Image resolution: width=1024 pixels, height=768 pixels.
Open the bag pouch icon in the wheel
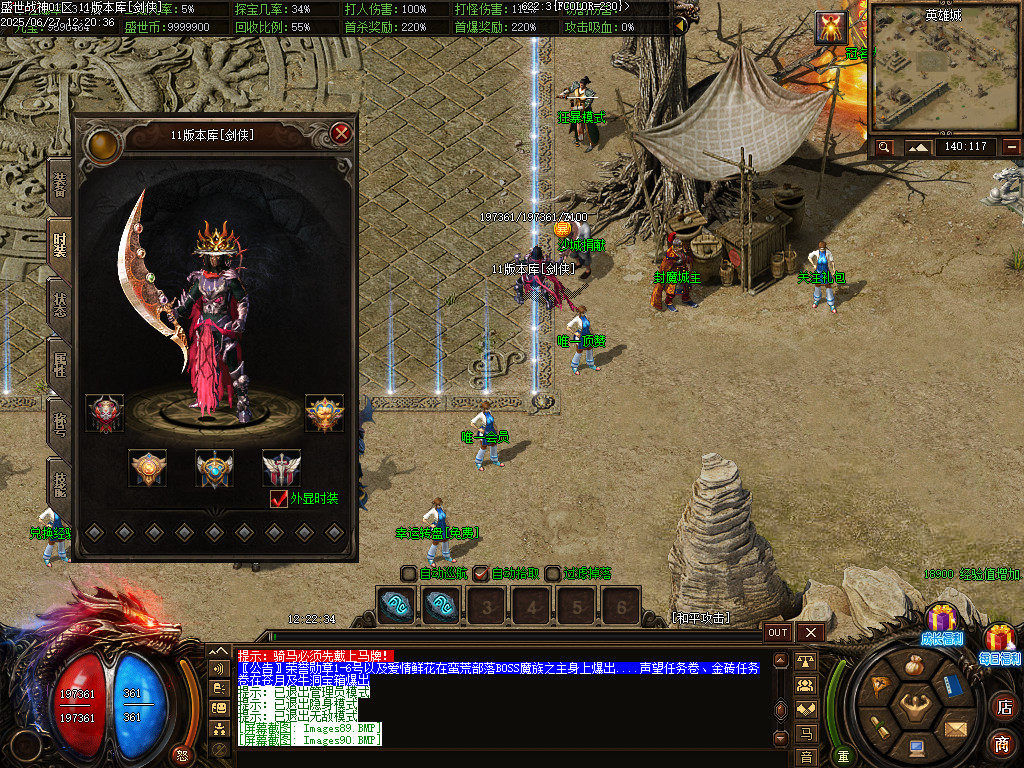pyautogui.click(x=914, y=665)
